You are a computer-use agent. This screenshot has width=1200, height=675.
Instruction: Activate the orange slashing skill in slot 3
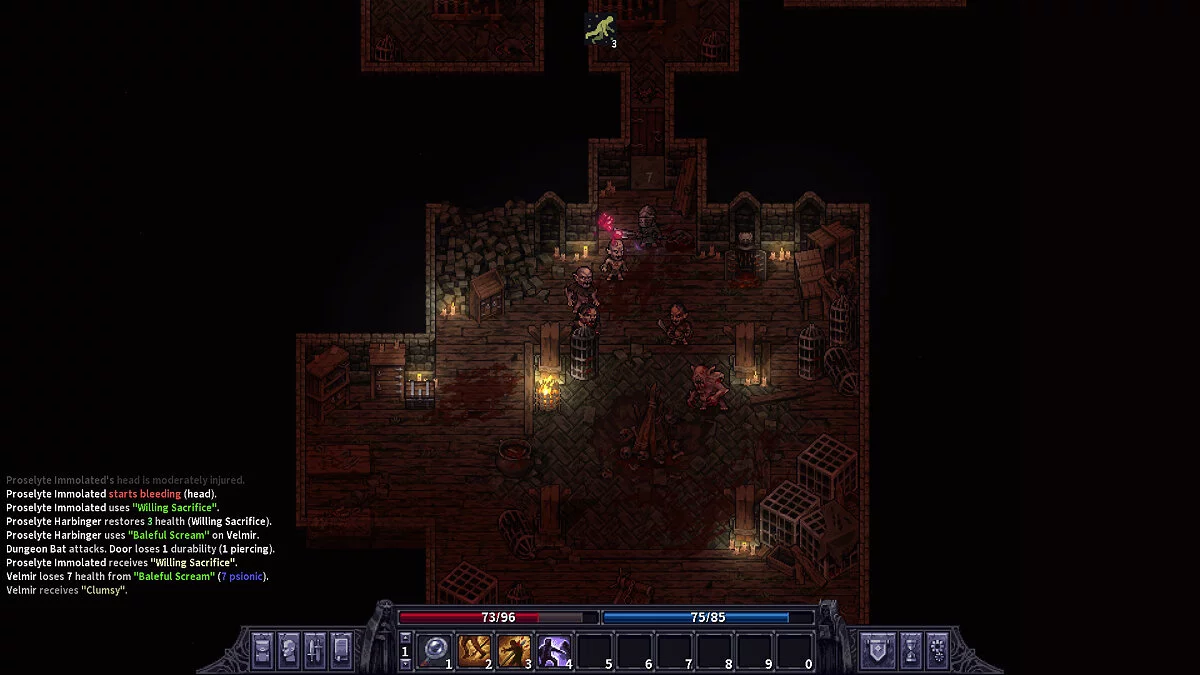(x=514, y=650)
